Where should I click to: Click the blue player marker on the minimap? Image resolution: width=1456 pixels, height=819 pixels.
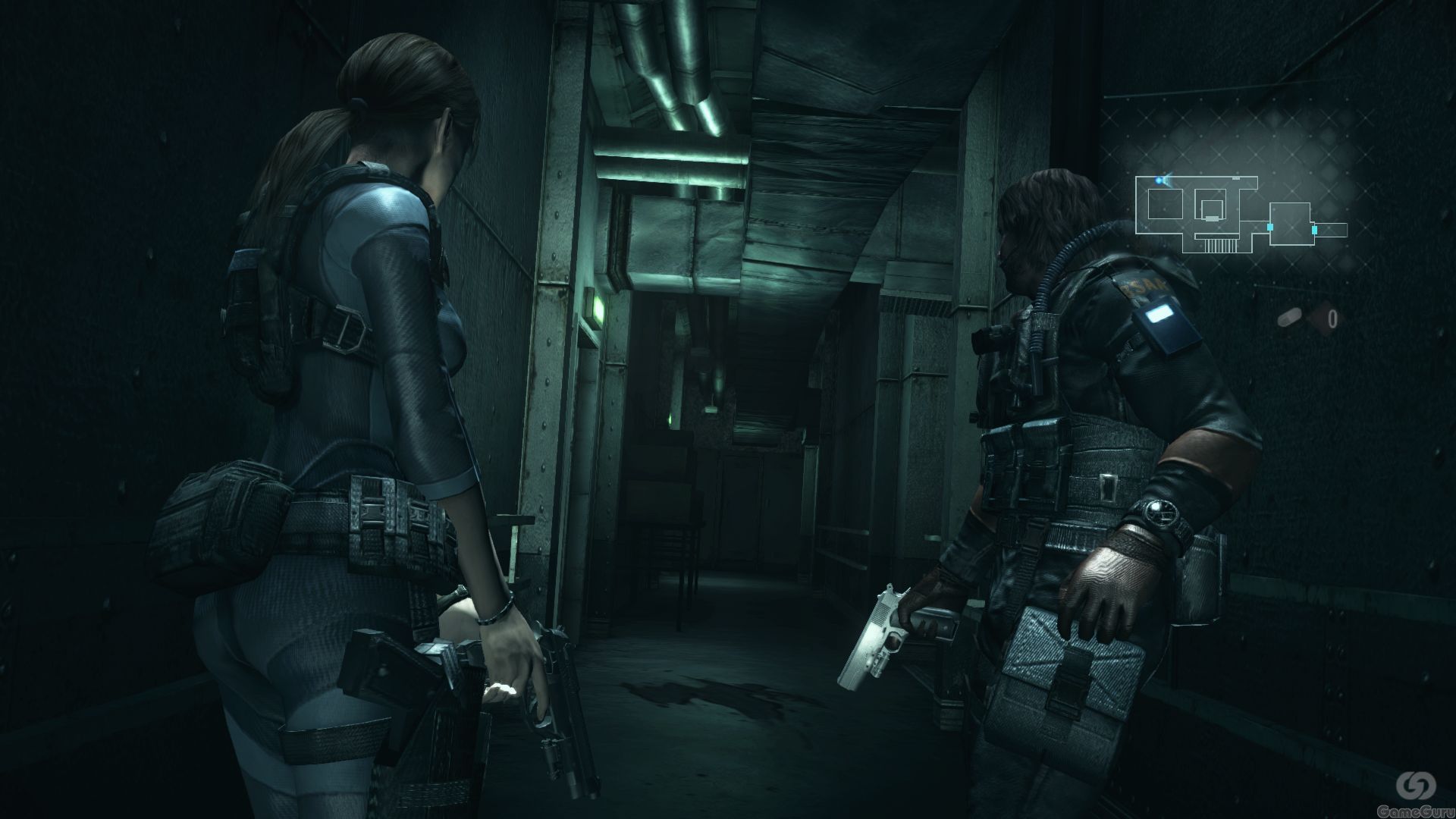pyautogui.click(x=1160, y=180)
